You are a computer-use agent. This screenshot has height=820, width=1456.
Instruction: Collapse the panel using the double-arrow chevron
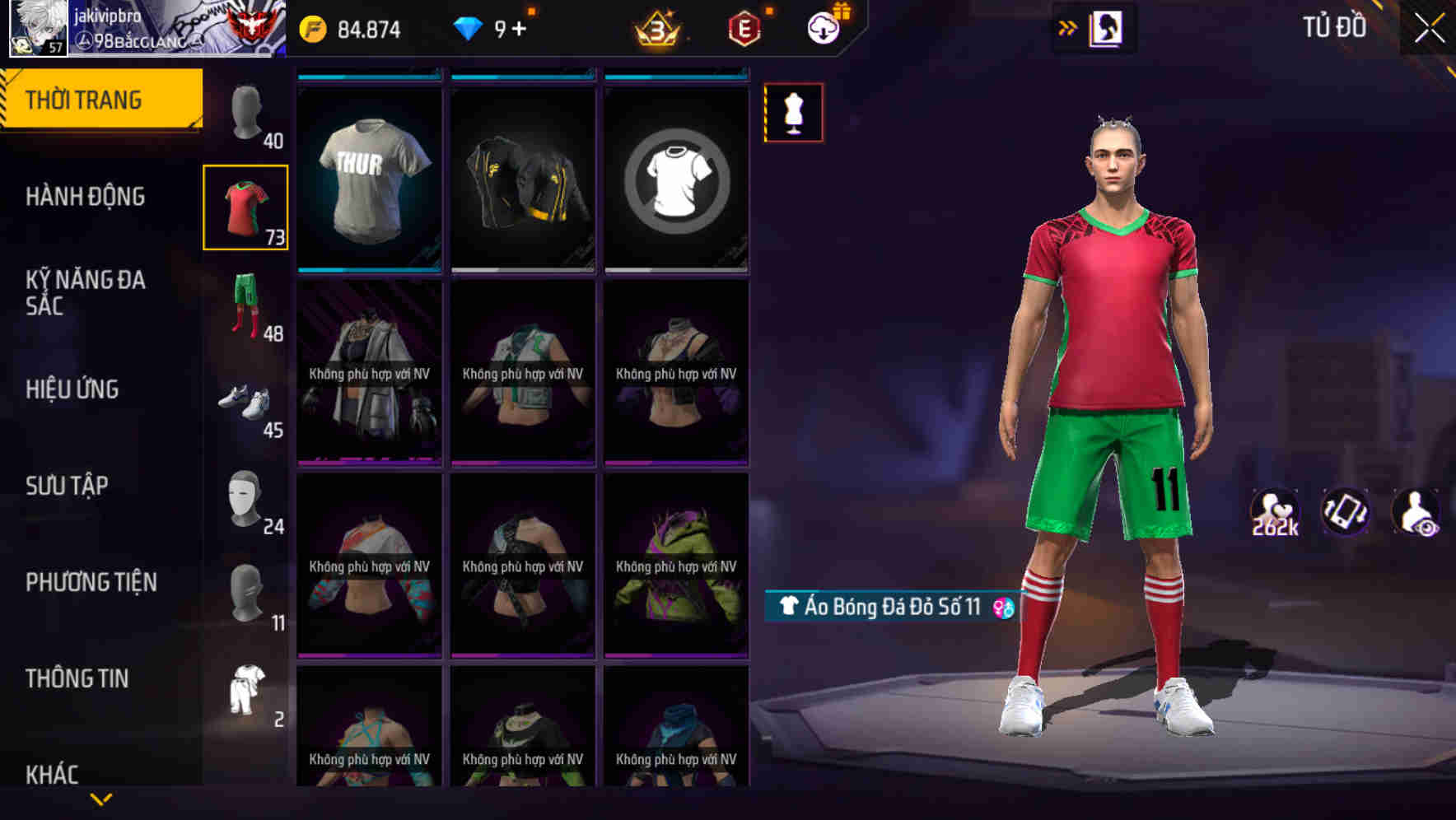[x=1068, y=27]
